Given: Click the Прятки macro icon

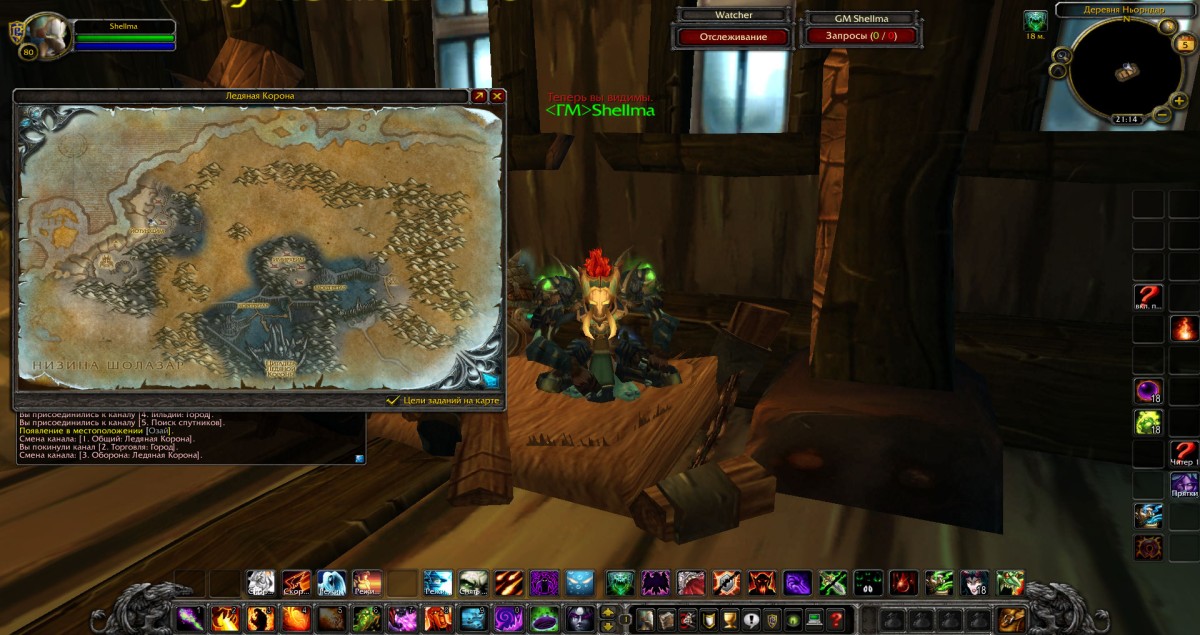Looking at the screenshot, I should [1185, 484].
